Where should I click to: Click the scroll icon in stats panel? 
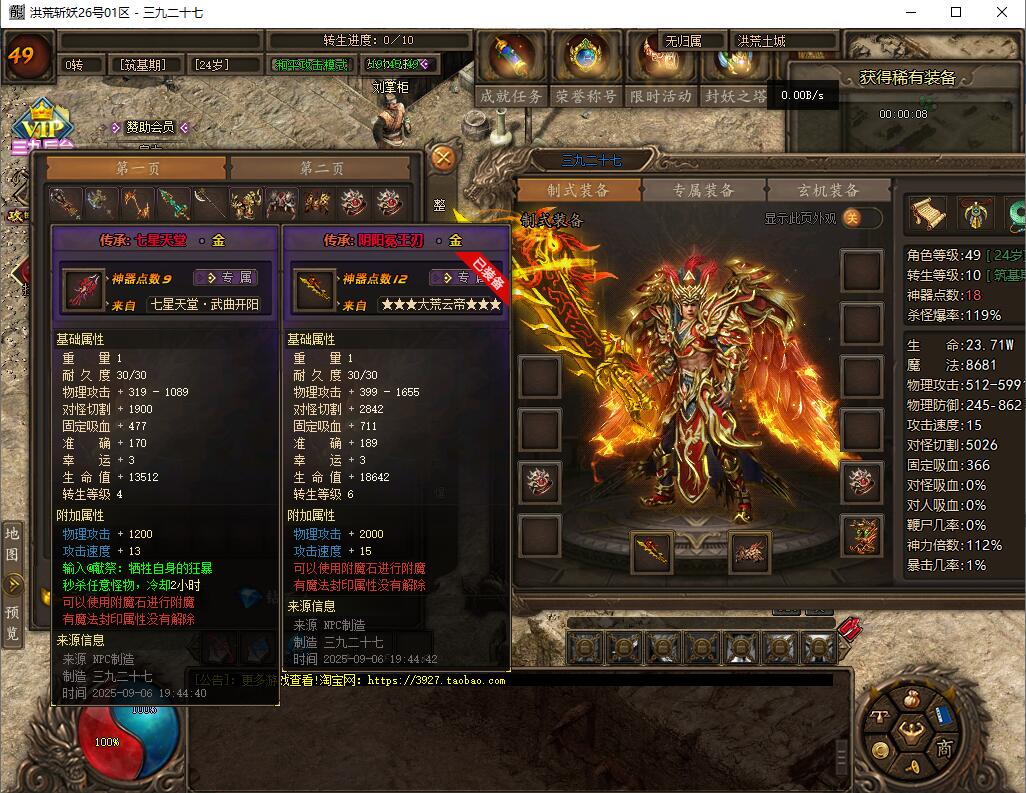[927, 212]
